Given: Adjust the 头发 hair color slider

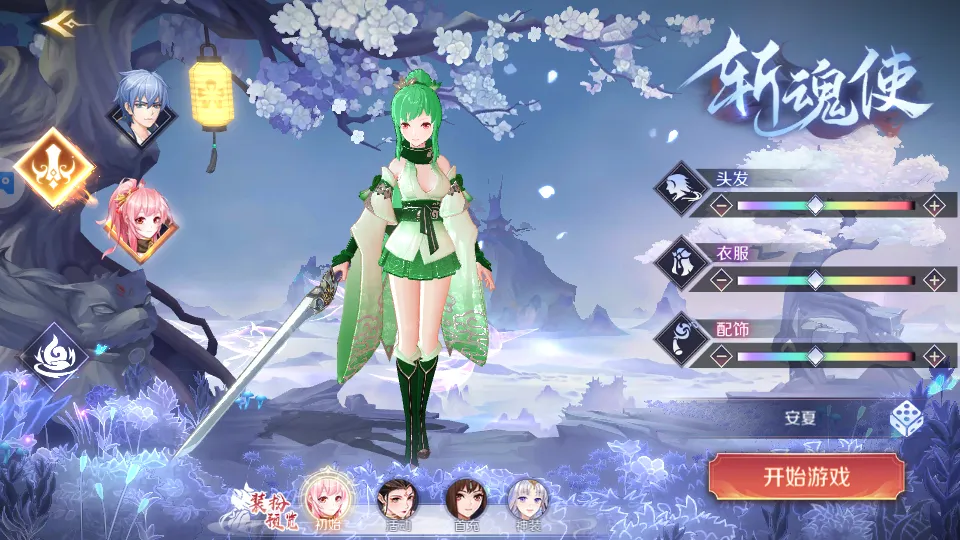Looking at the screenshot, I should point(816,206).
